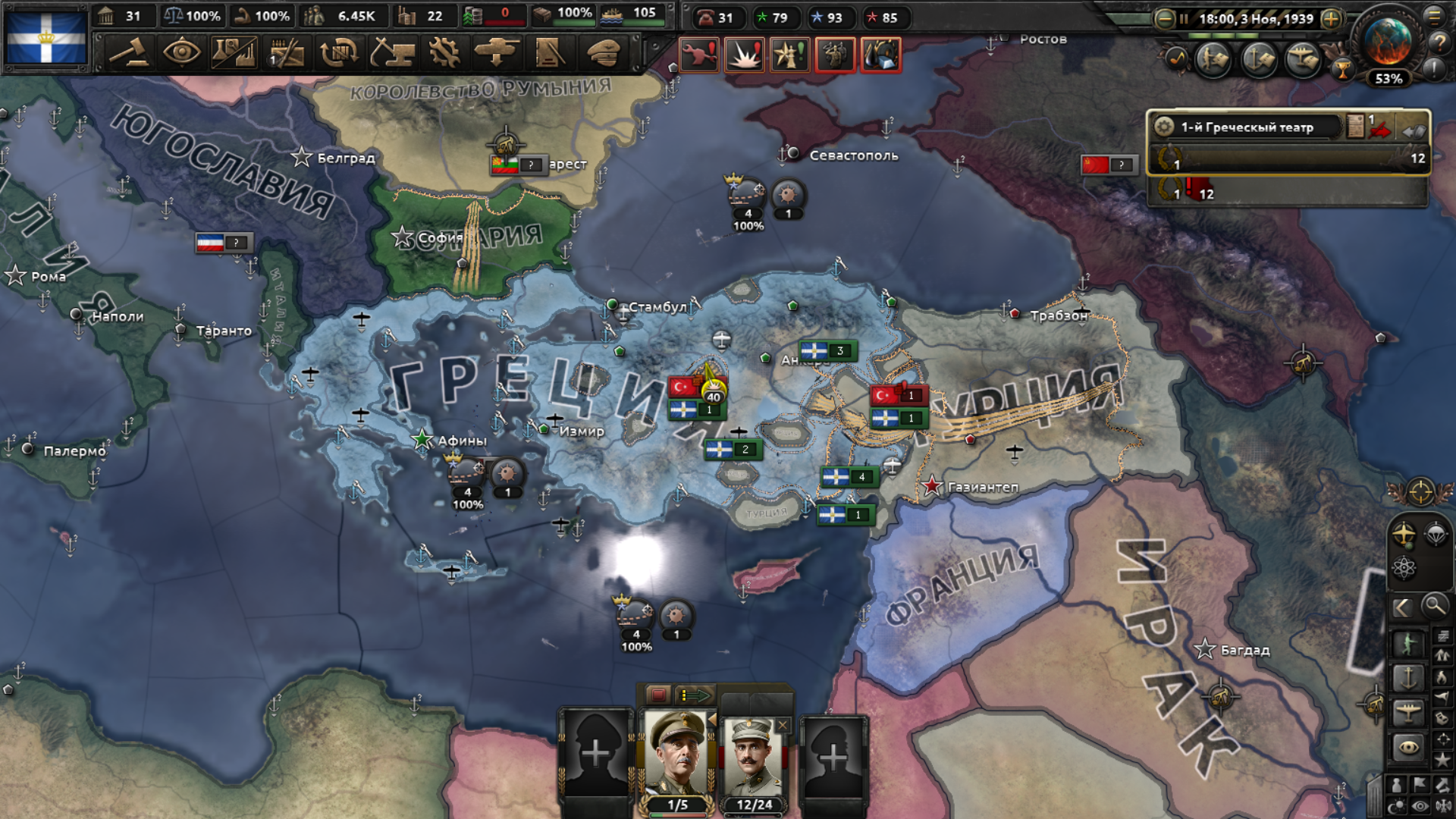
Task: Open the decisions gavel menu
Action: click(x=130, y=53)
